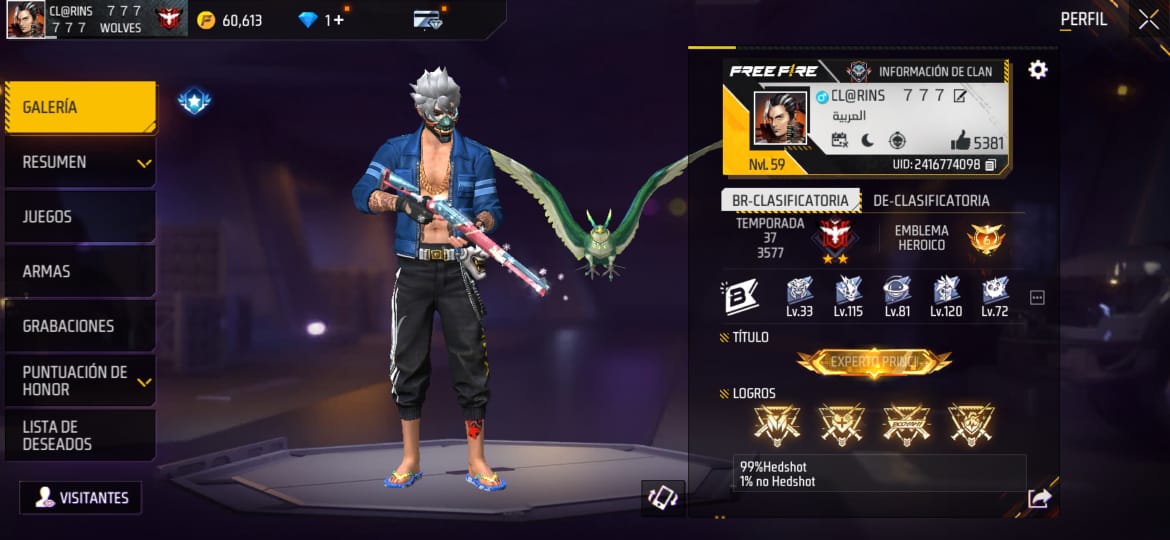Viewport: 1170px width, 540px height.
Task: Open Lista de Deseados
Action: [x=80, y=435]
